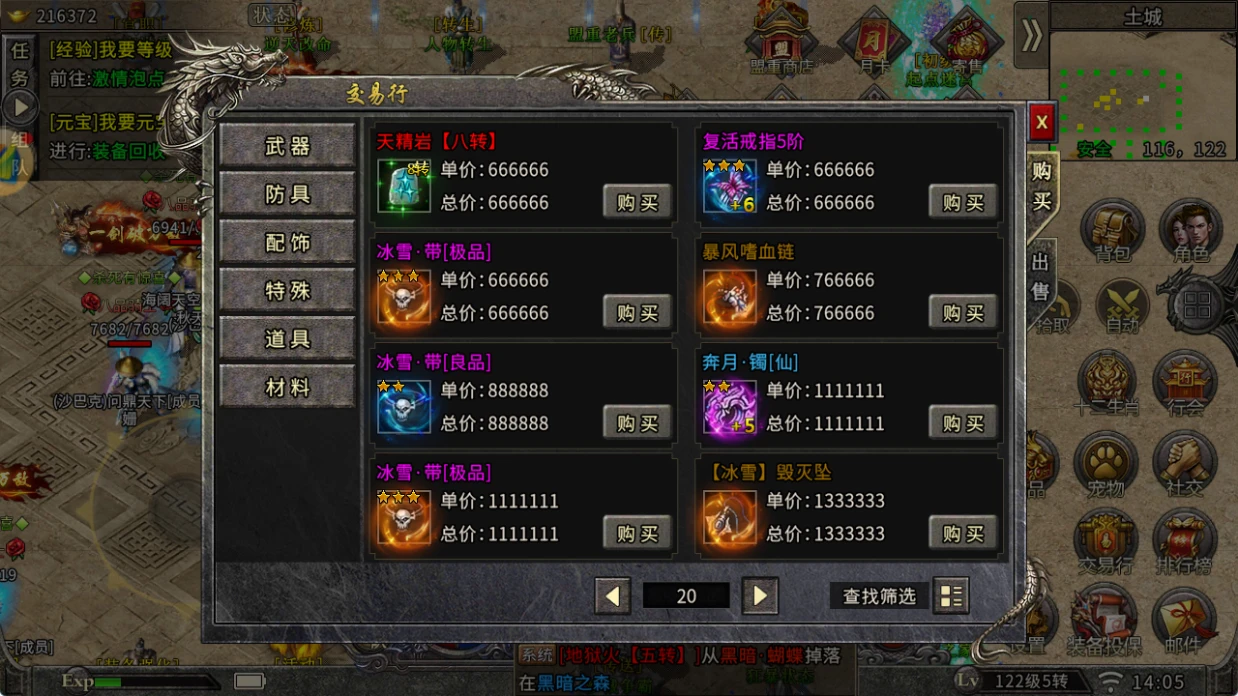Go to the previous page of listings
The image size is (1238, 696).
pyautogui.click(x=612, y=597)
